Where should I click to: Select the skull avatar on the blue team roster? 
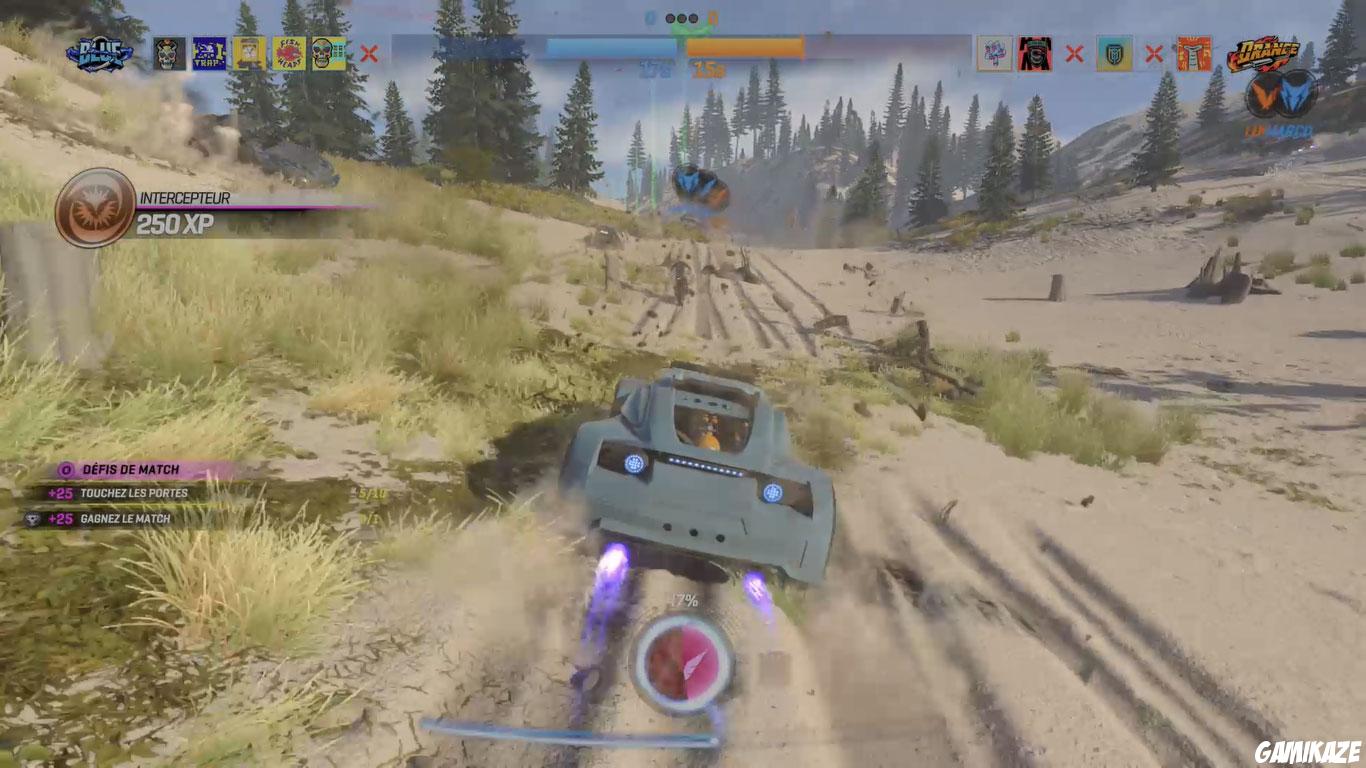point(169,52)
